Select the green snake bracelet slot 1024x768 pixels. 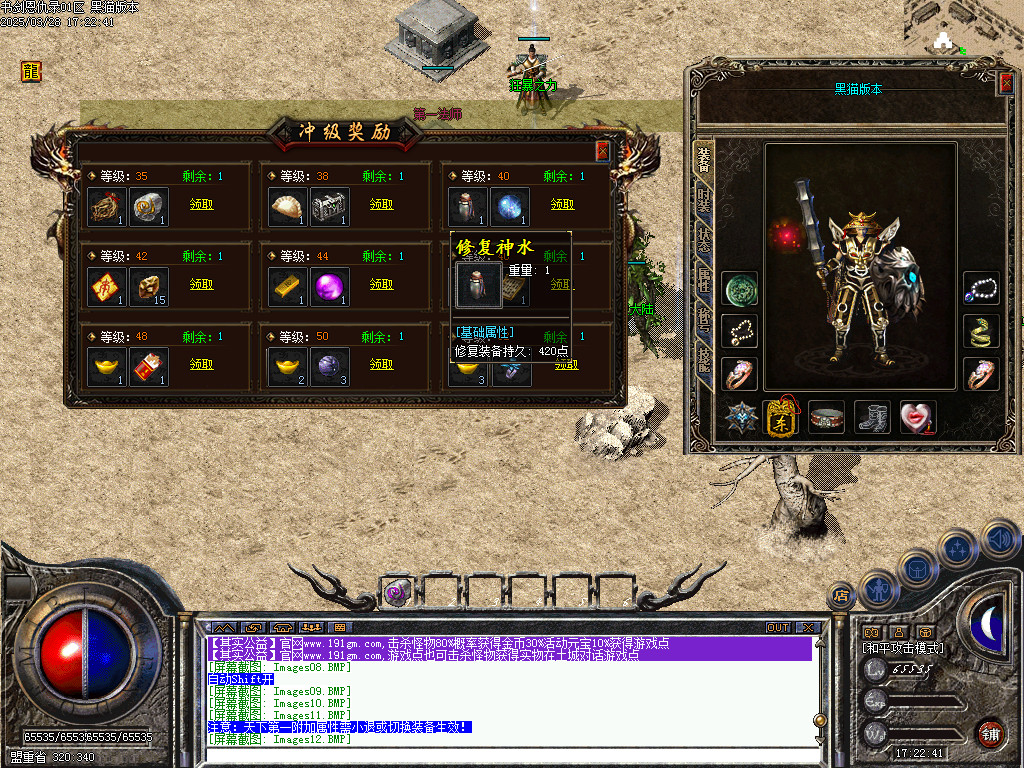click(982, 331)
